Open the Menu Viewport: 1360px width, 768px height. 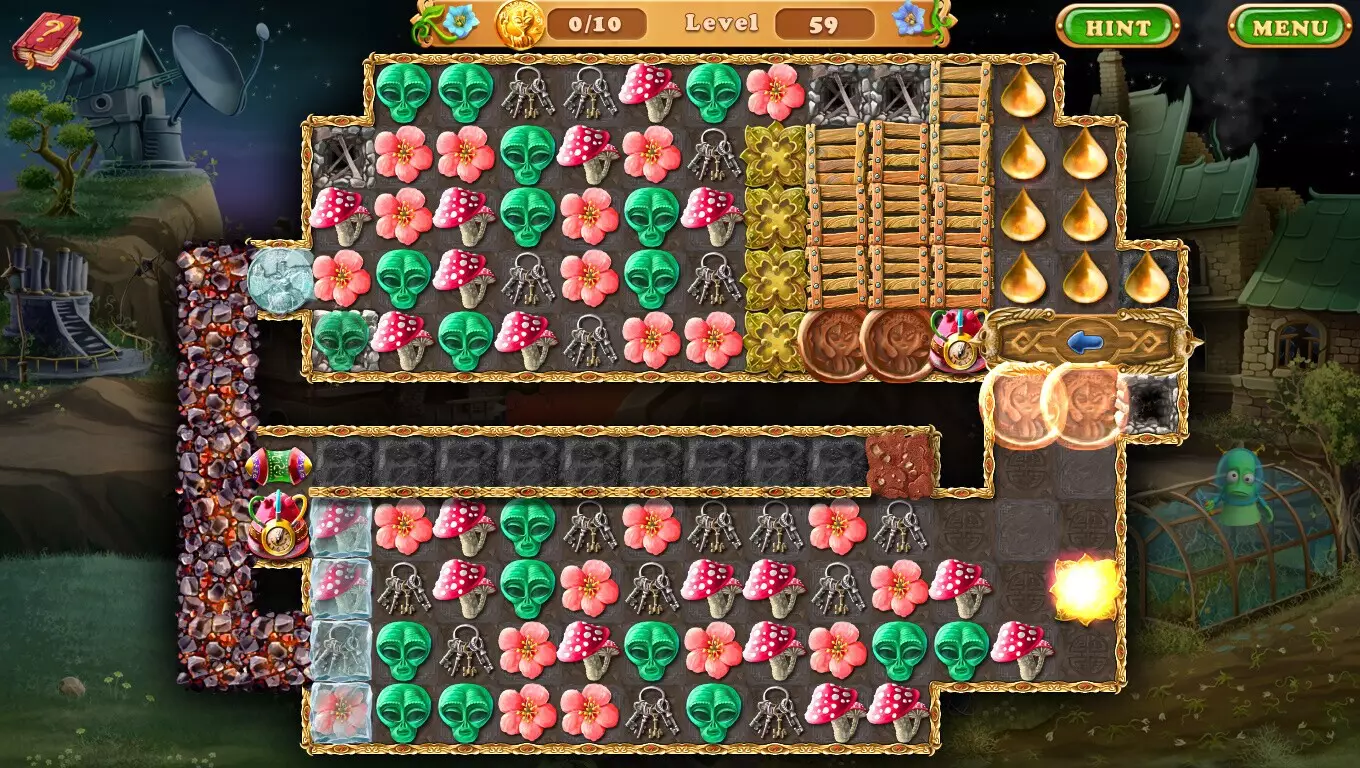[1287, 28]
